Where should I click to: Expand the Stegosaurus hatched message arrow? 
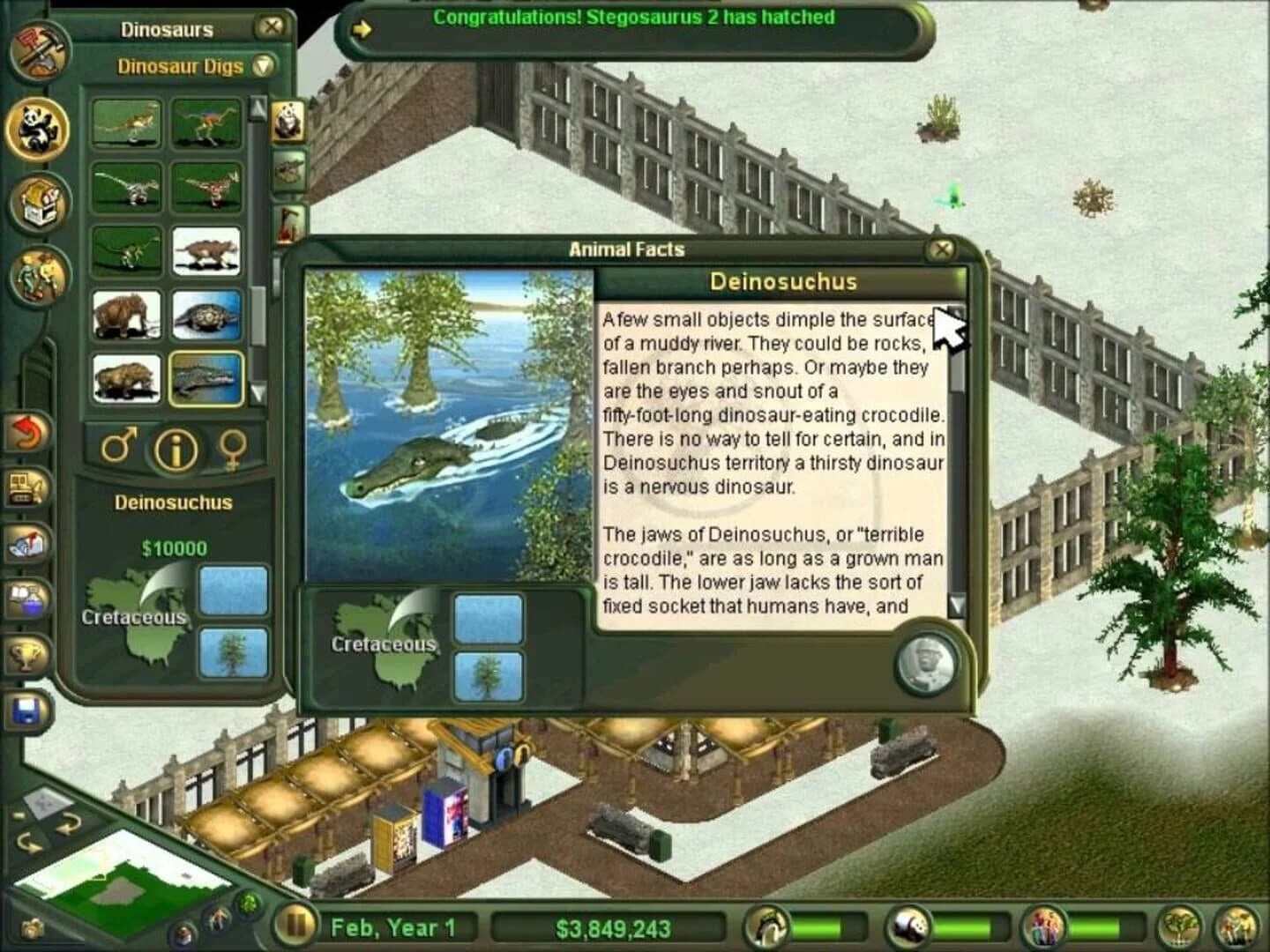point(362,28)
